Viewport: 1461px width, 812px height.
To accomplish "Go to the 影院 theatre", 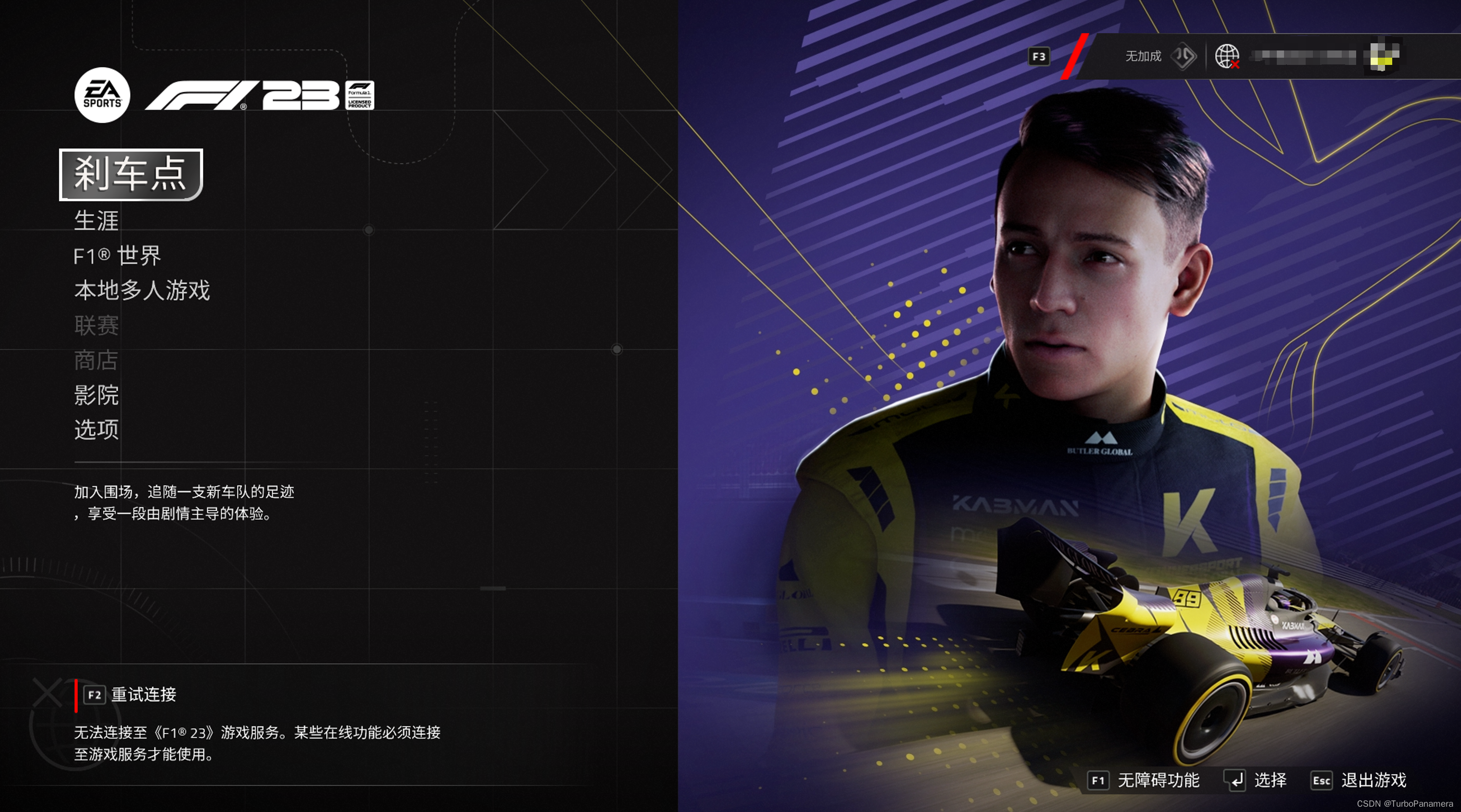I will (x=96, y=395).
